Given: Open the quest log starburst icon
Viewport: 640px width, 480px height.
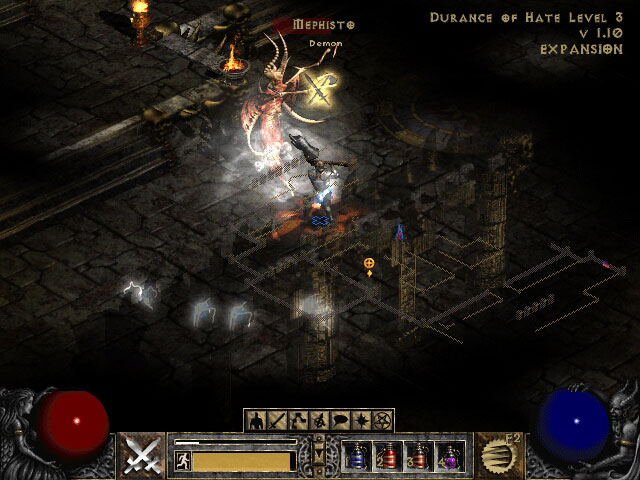Looking at the screenshot, I should pos(361,421).
